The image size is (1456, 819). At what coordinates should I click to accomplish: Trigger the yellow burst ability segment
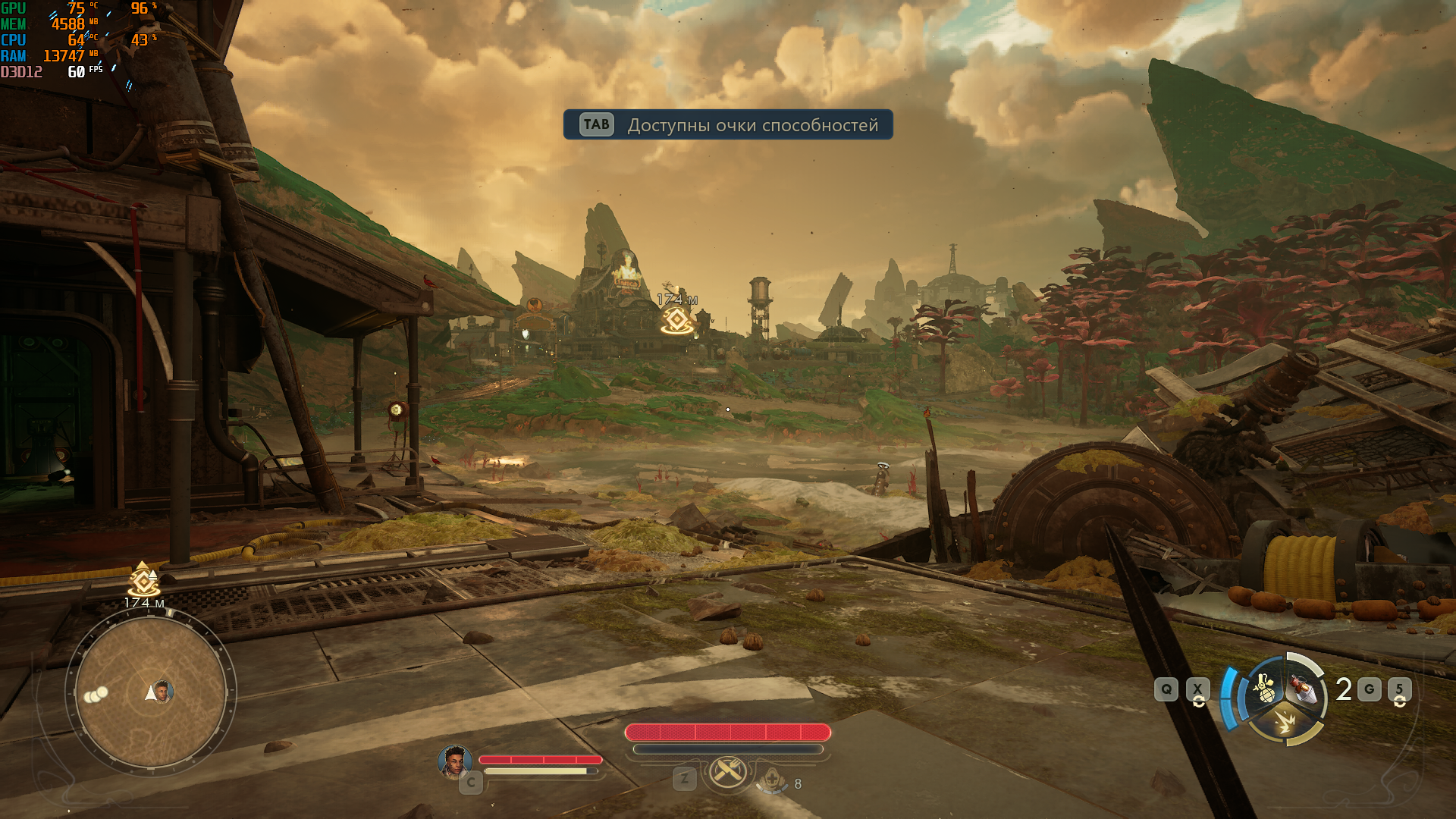(1285, 721)
